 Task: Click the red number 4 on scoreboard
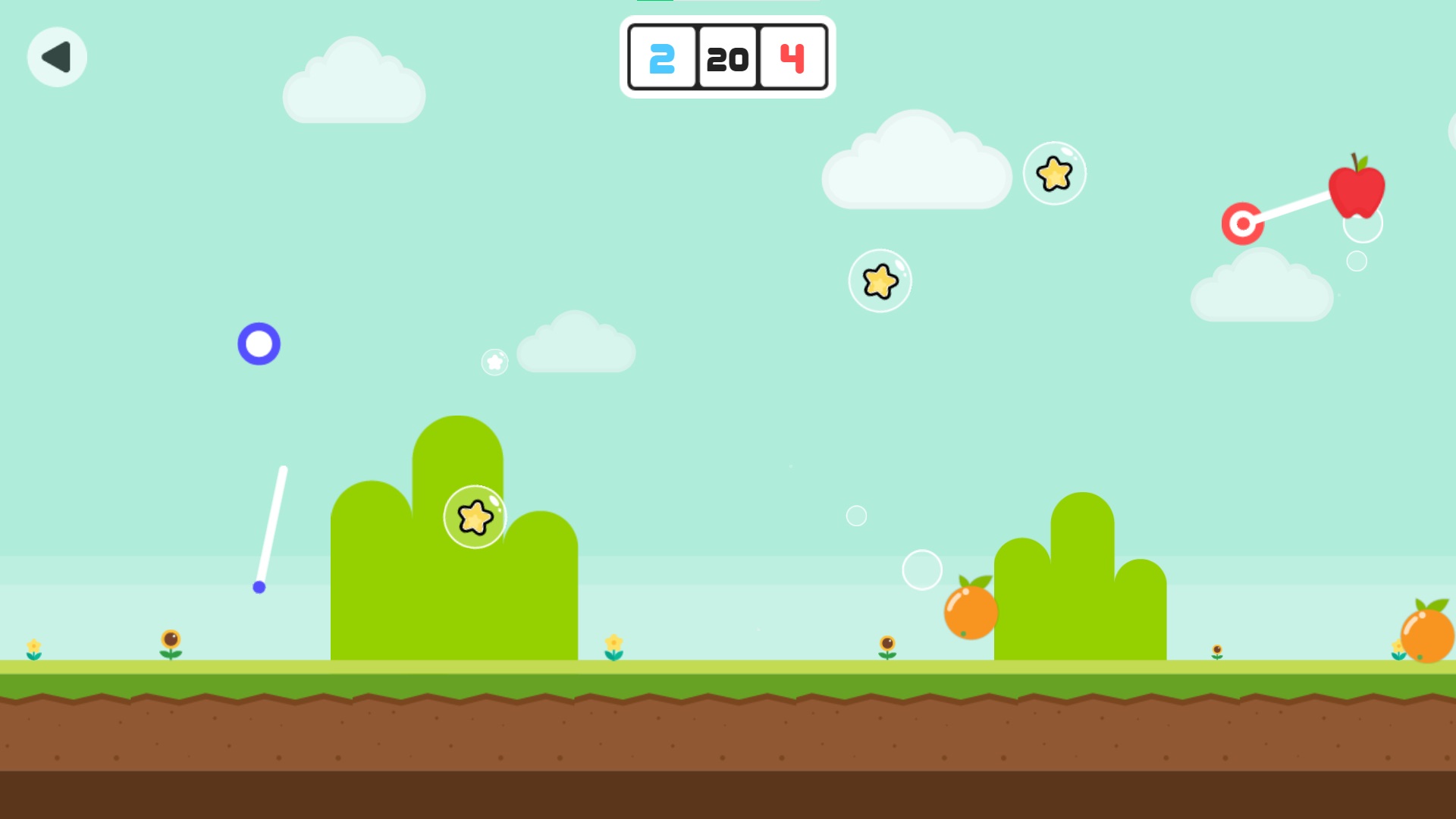click(792, 60)
